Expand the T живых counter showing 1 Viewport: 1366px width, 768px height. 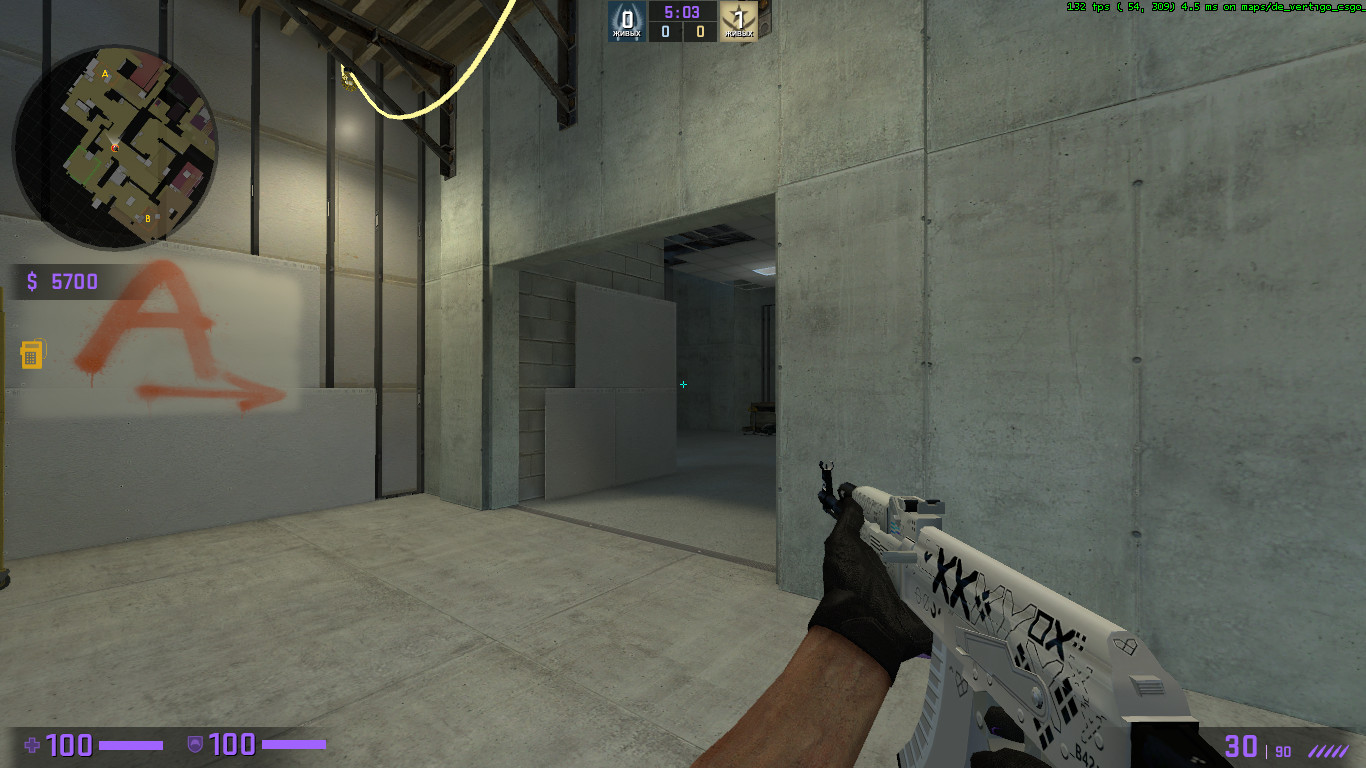tap(740, 22)
